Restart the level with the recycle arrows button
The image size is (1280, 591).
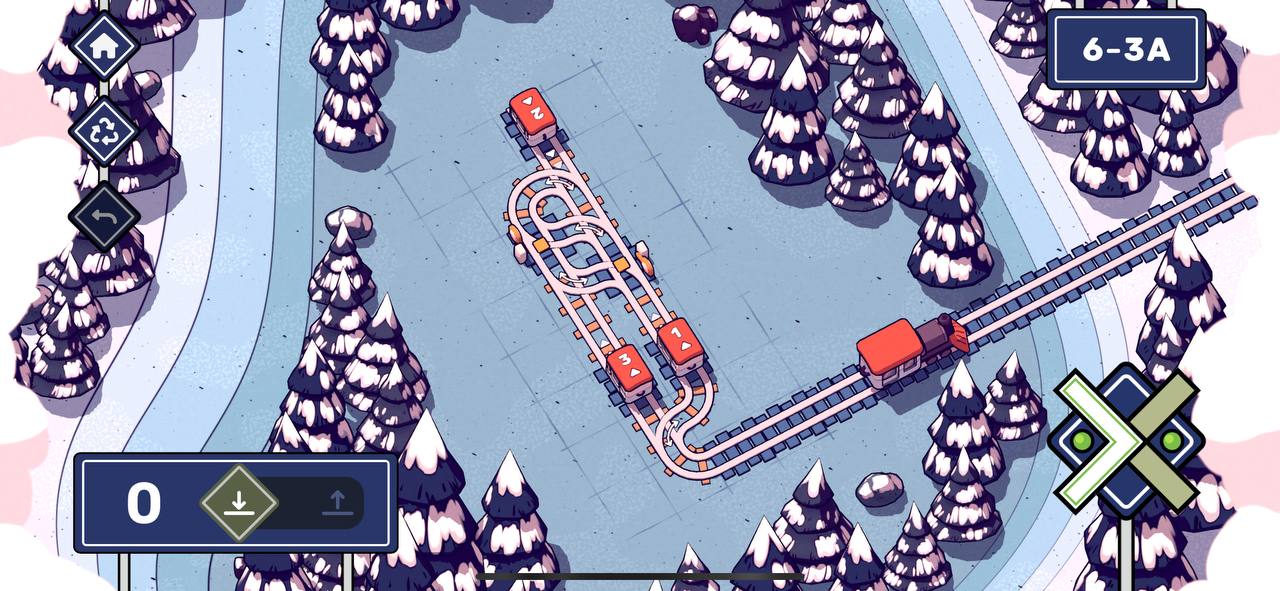coord(104,130)
